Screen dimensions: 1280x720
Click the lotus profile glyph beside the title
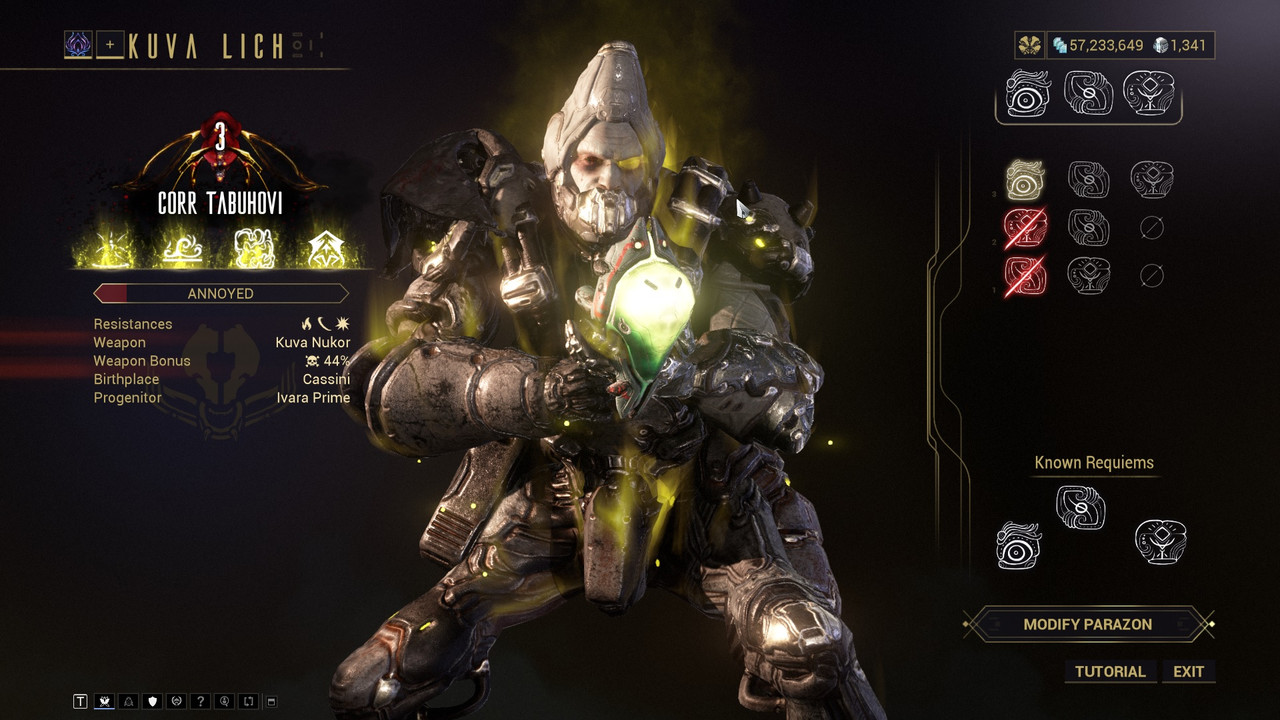click(78, 44)
